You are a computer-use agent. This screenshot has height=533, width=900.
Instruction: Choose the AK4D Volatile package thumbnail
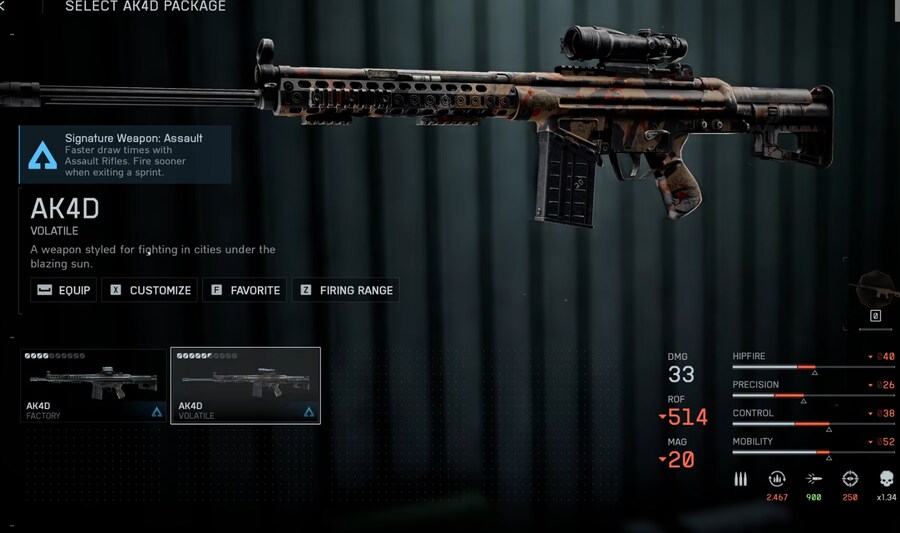point(245,385)
